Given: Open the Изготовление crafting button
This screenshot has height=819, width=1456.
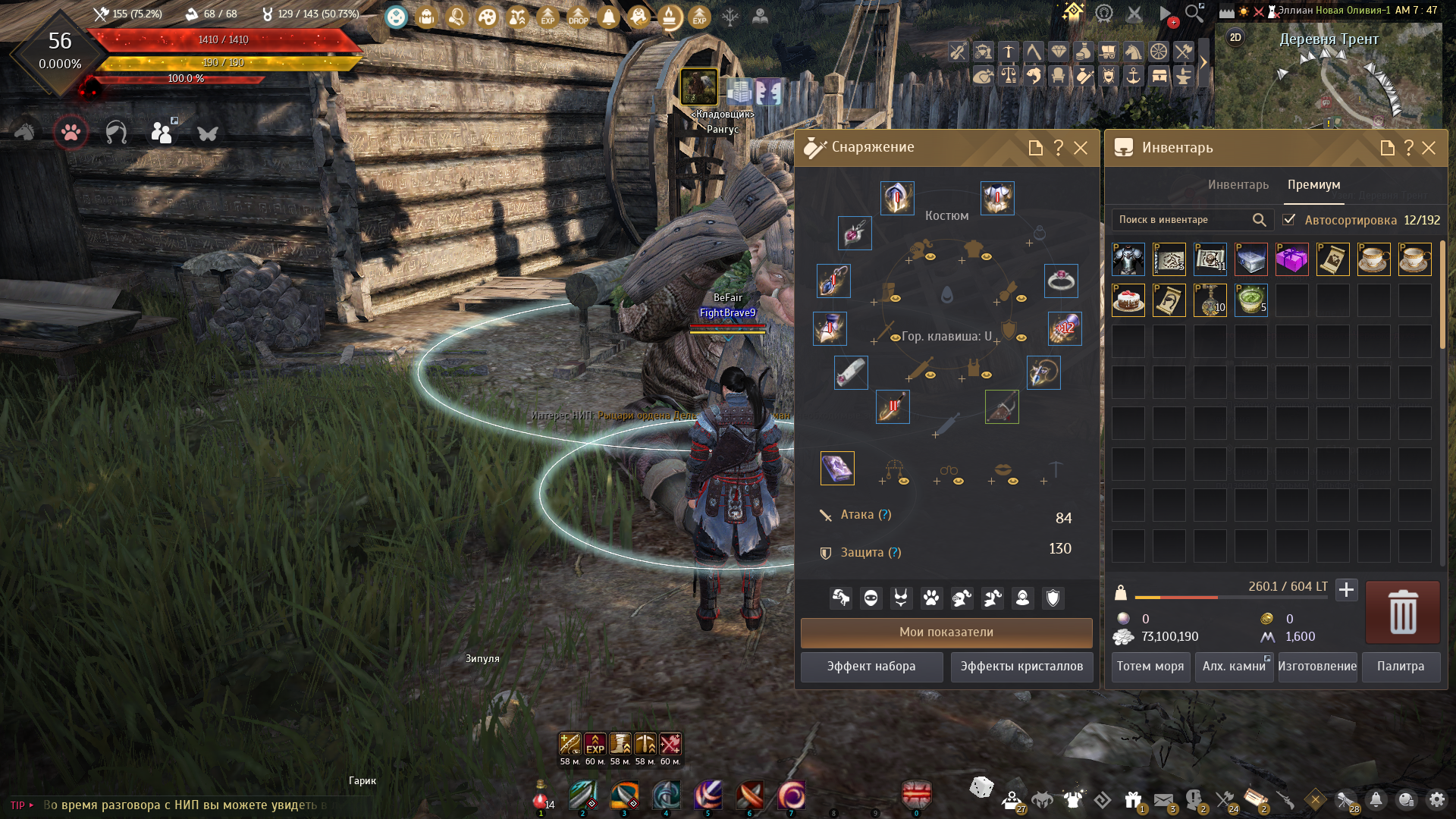Looking at the screenshot, I should click(1317, 667).
